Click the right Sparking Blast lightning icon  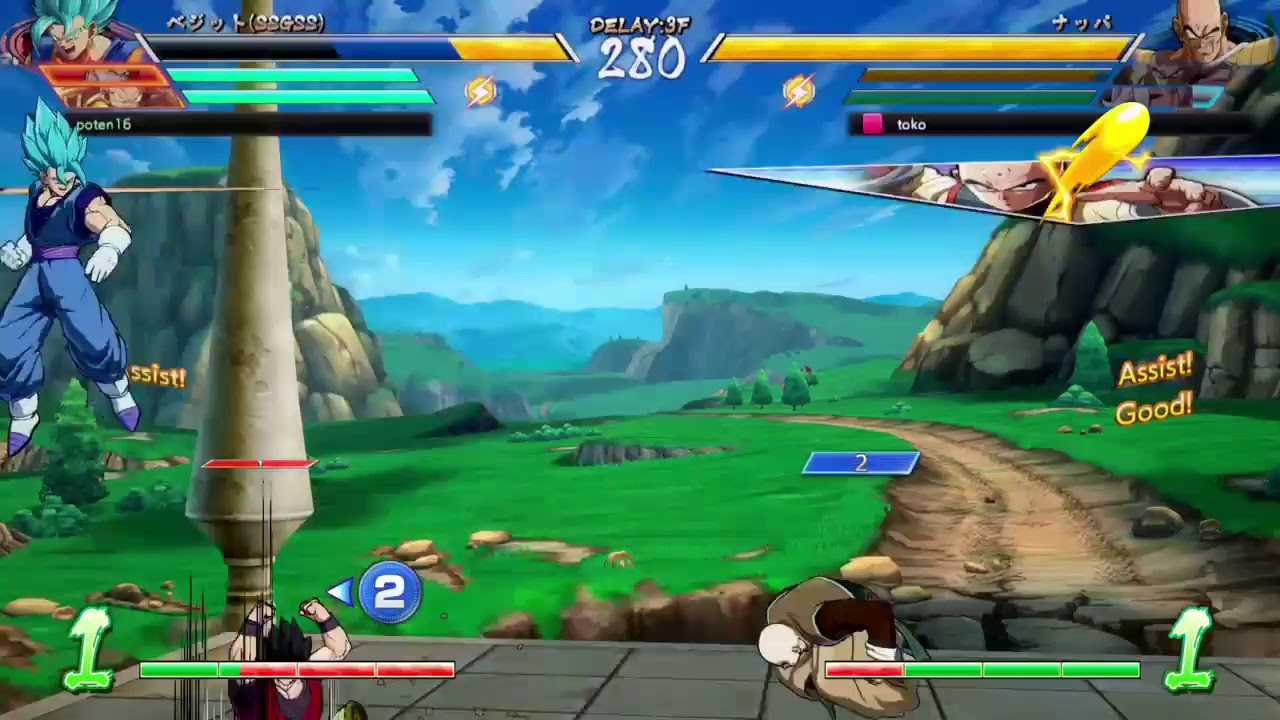tap(800, 90)
